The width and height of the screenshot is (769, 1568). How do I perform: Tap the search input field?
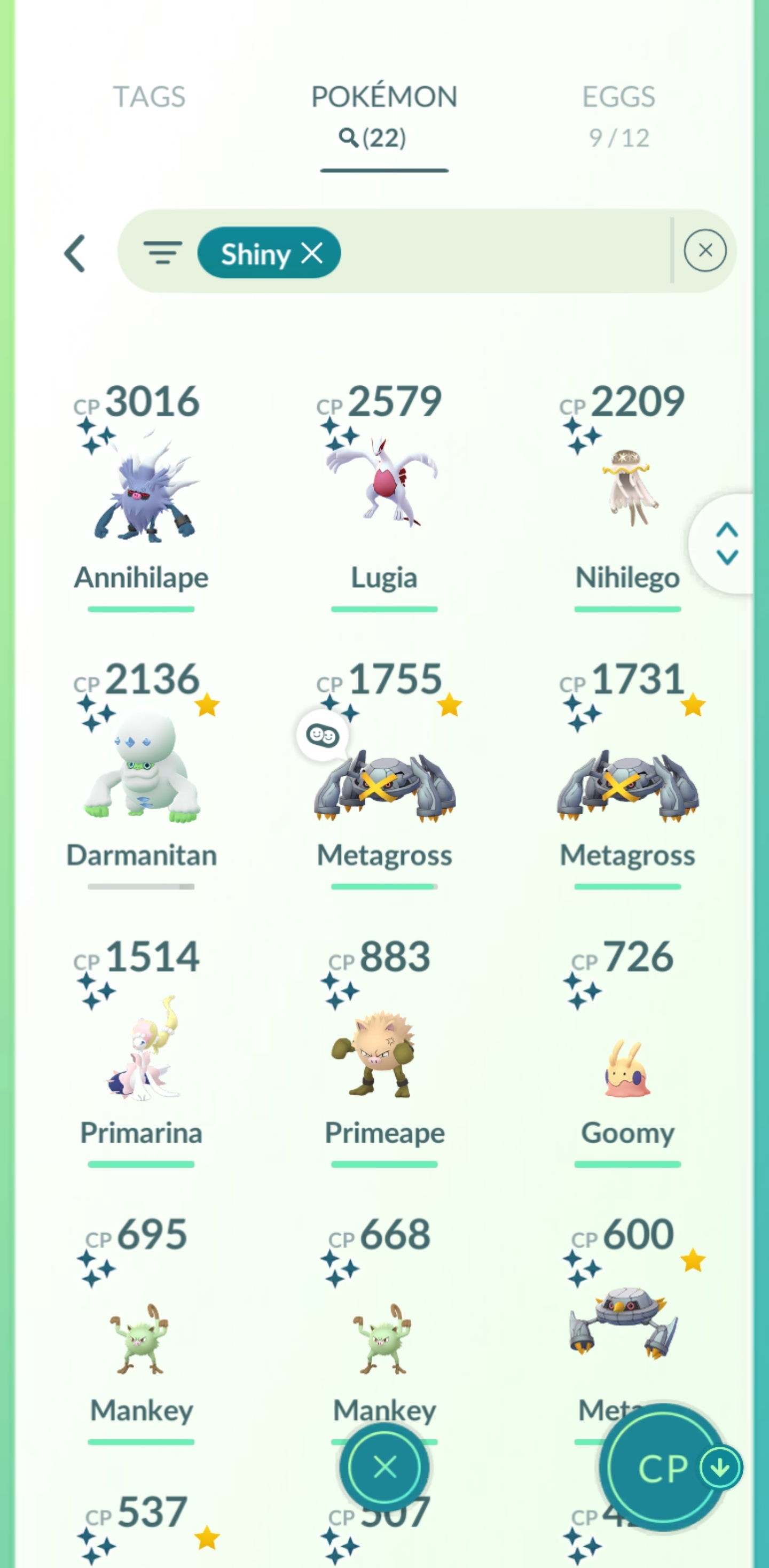click(x=499, y=253)
